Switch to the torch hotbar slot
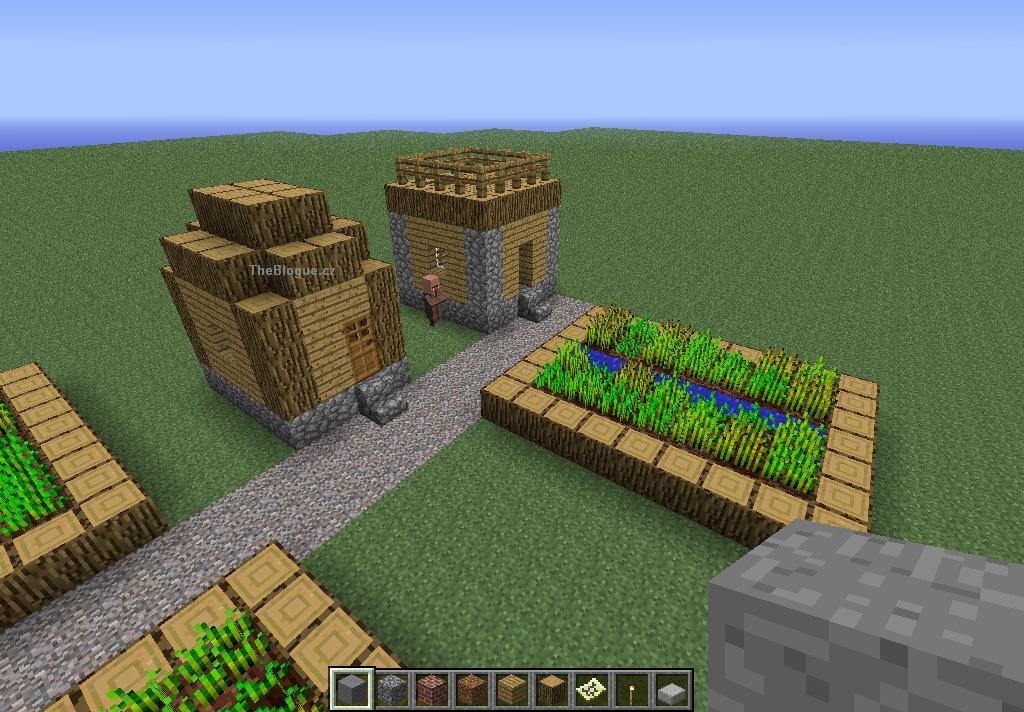The height and width of the screenshot is (712, 1024). pyautogui.click(x=631, y=689)
